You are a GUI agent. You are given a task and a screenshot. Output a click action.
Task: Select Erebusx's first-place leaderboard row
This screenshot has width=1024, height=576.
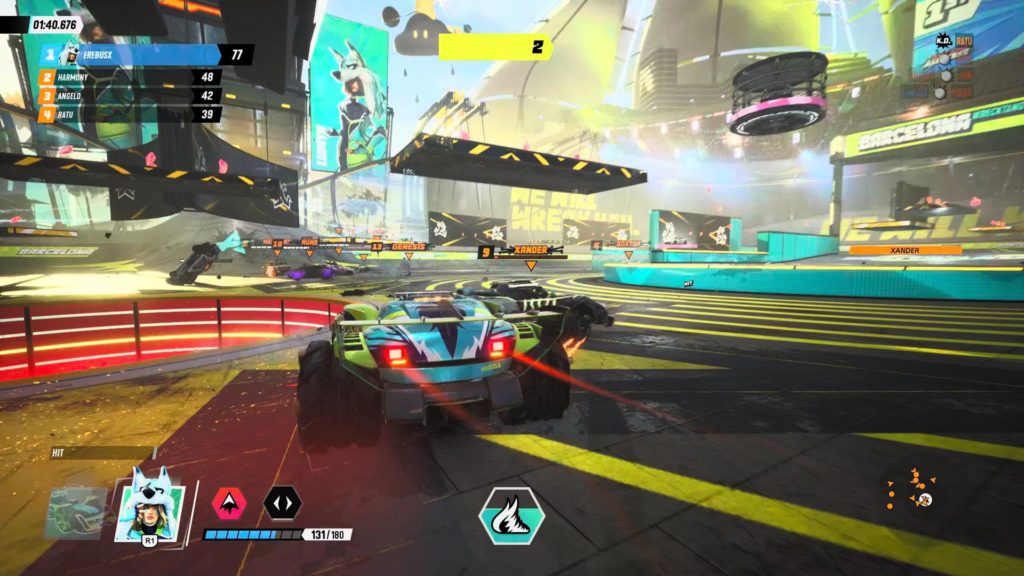pos(145,54)
